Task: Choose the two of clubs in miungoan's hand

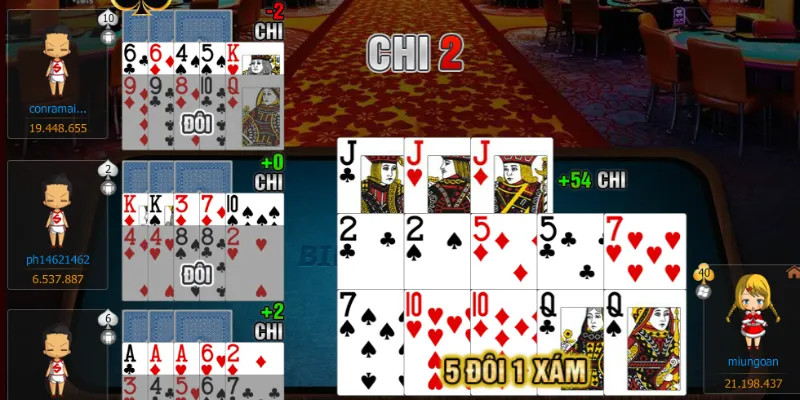Action: coord(370,250)
